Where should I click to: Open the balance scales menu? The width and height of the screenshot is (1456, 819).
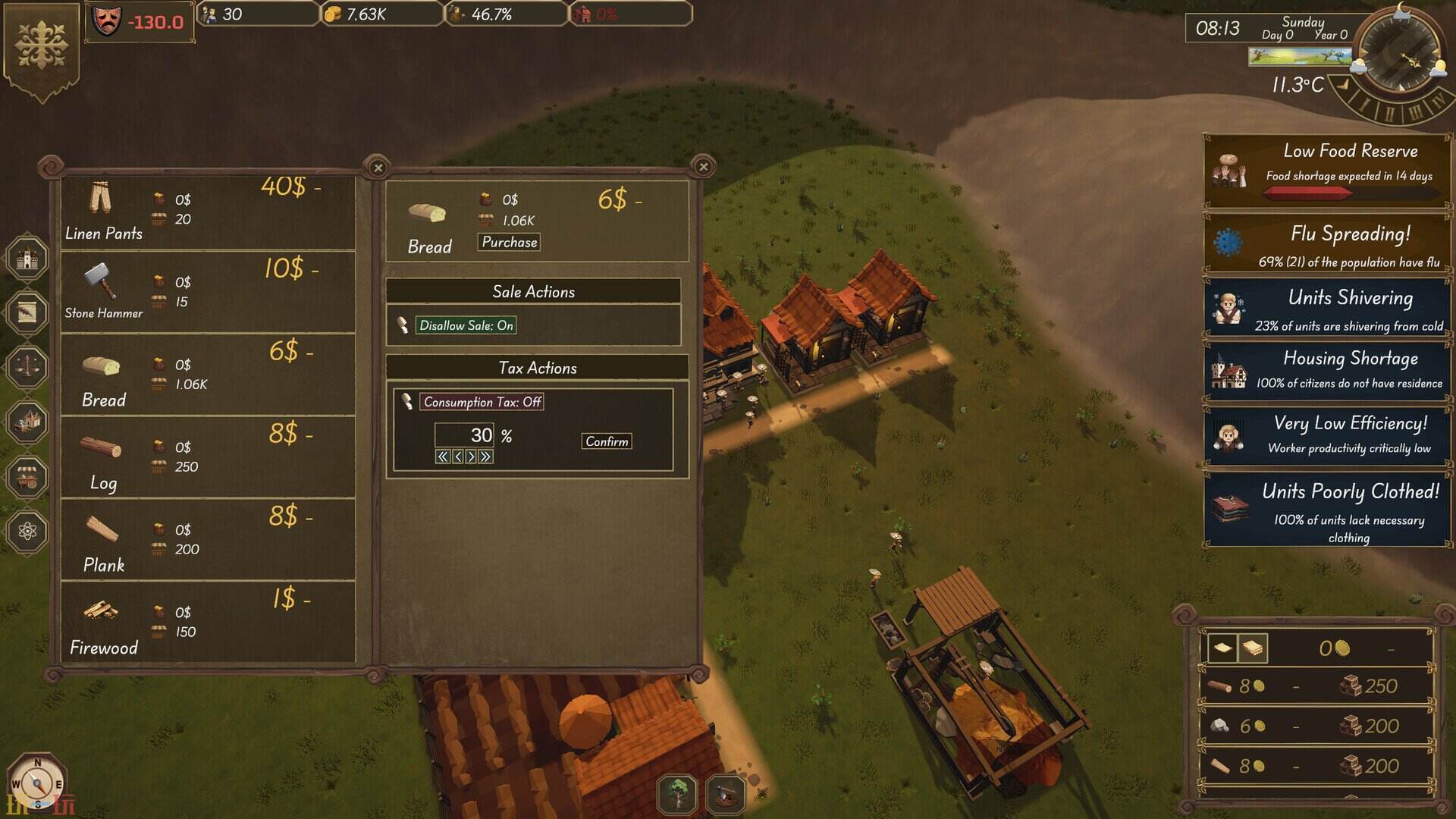point(27,367)
